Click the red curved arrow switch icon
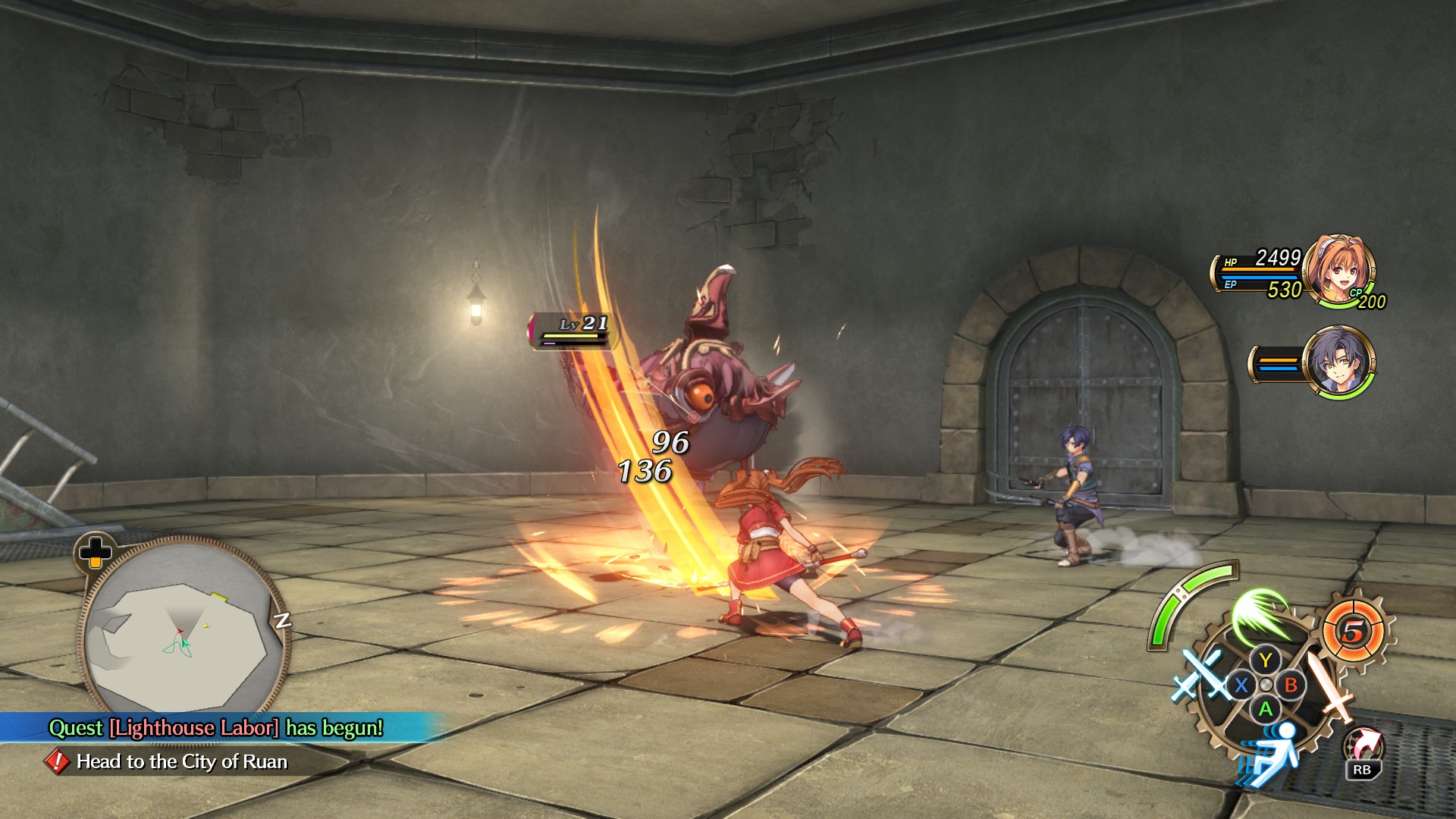 pyautogui.click(x=1363, y=744)
